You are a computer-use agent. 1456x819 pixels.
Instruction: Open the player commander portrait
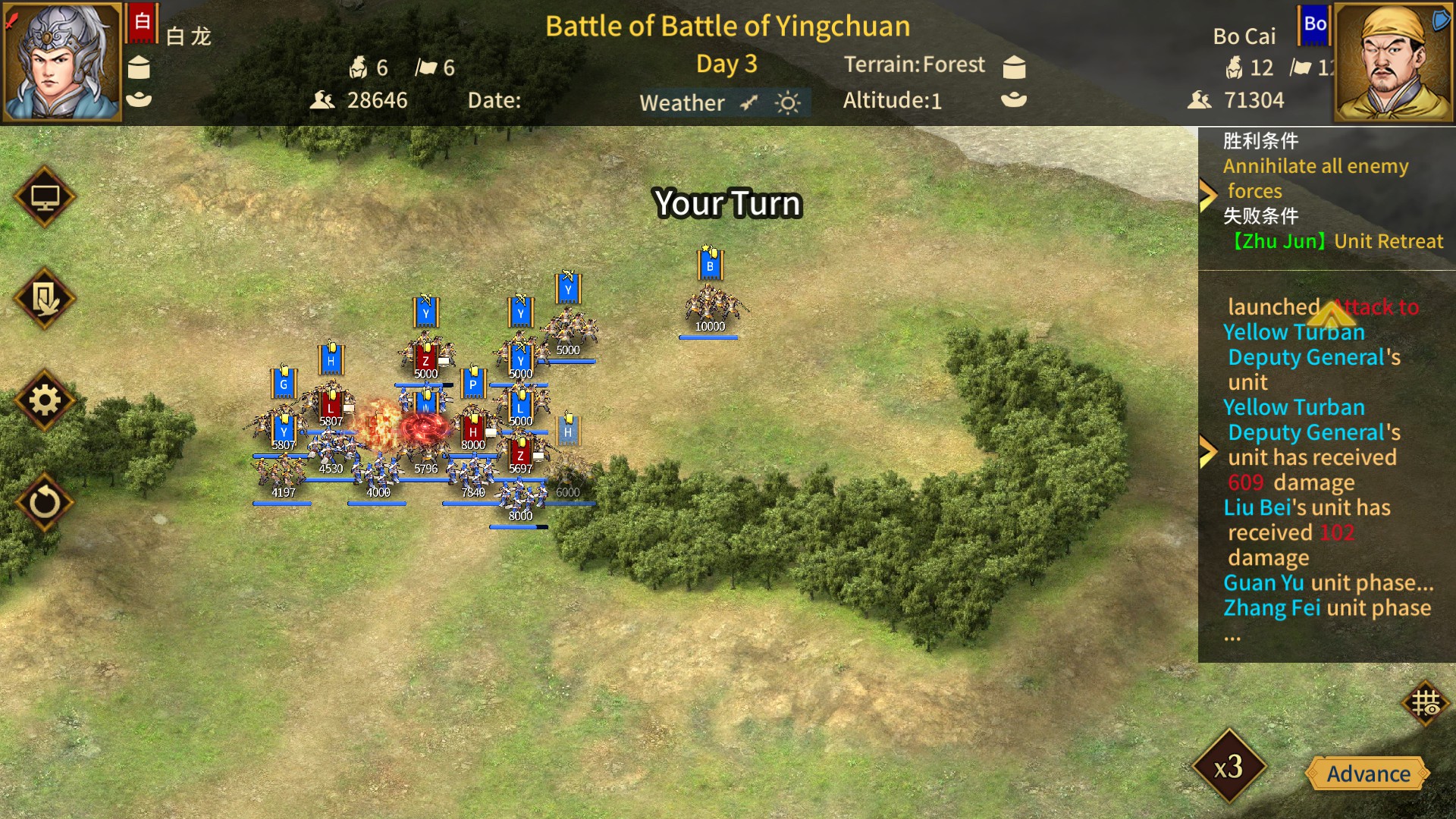click(61, 62)
